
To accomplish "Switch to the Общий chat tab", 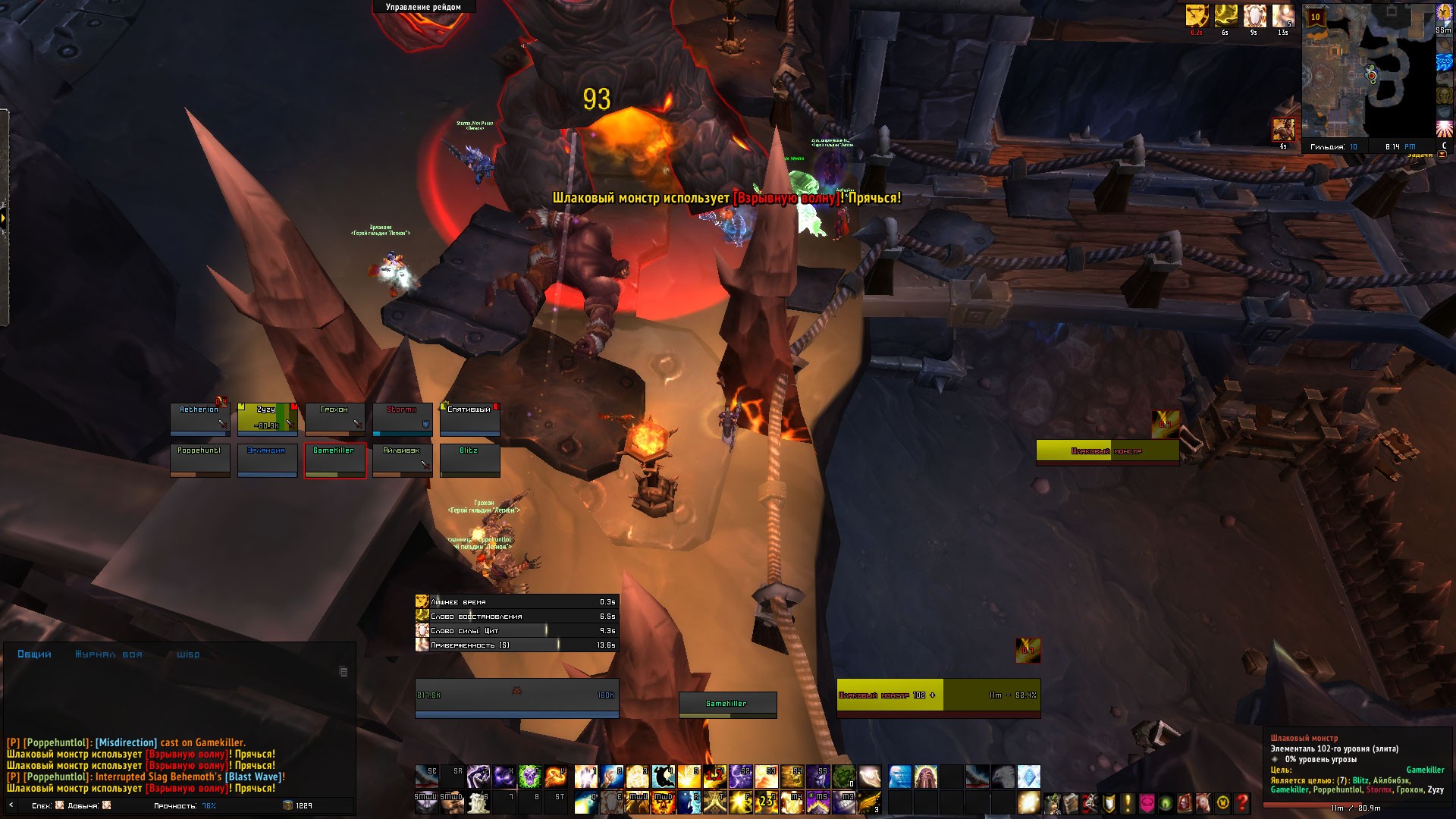I will tap(34, 654).
